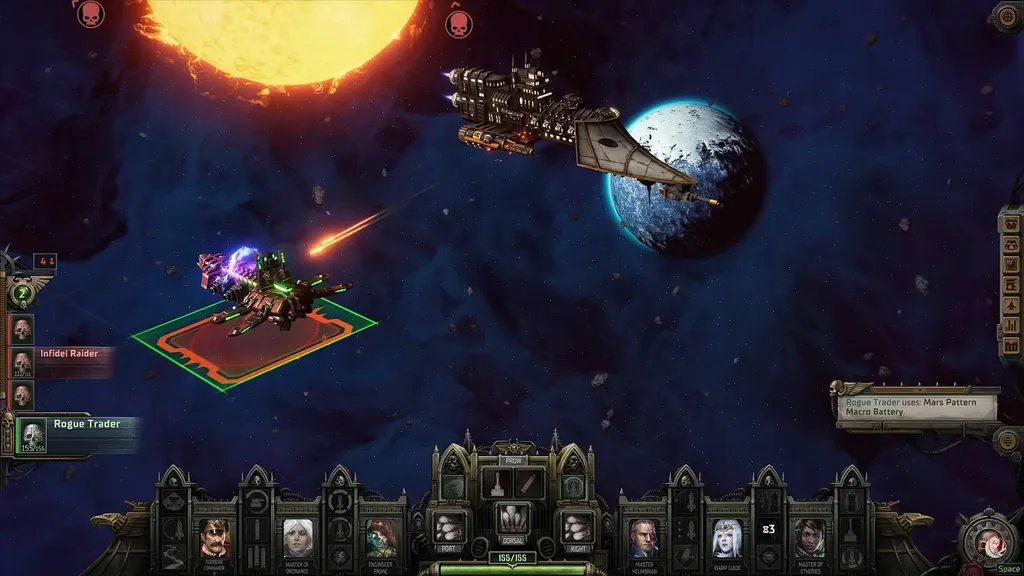1024x576 pixels.
Task: Choose the Warp Guide officer portrait
Action: tap(727, 538)
